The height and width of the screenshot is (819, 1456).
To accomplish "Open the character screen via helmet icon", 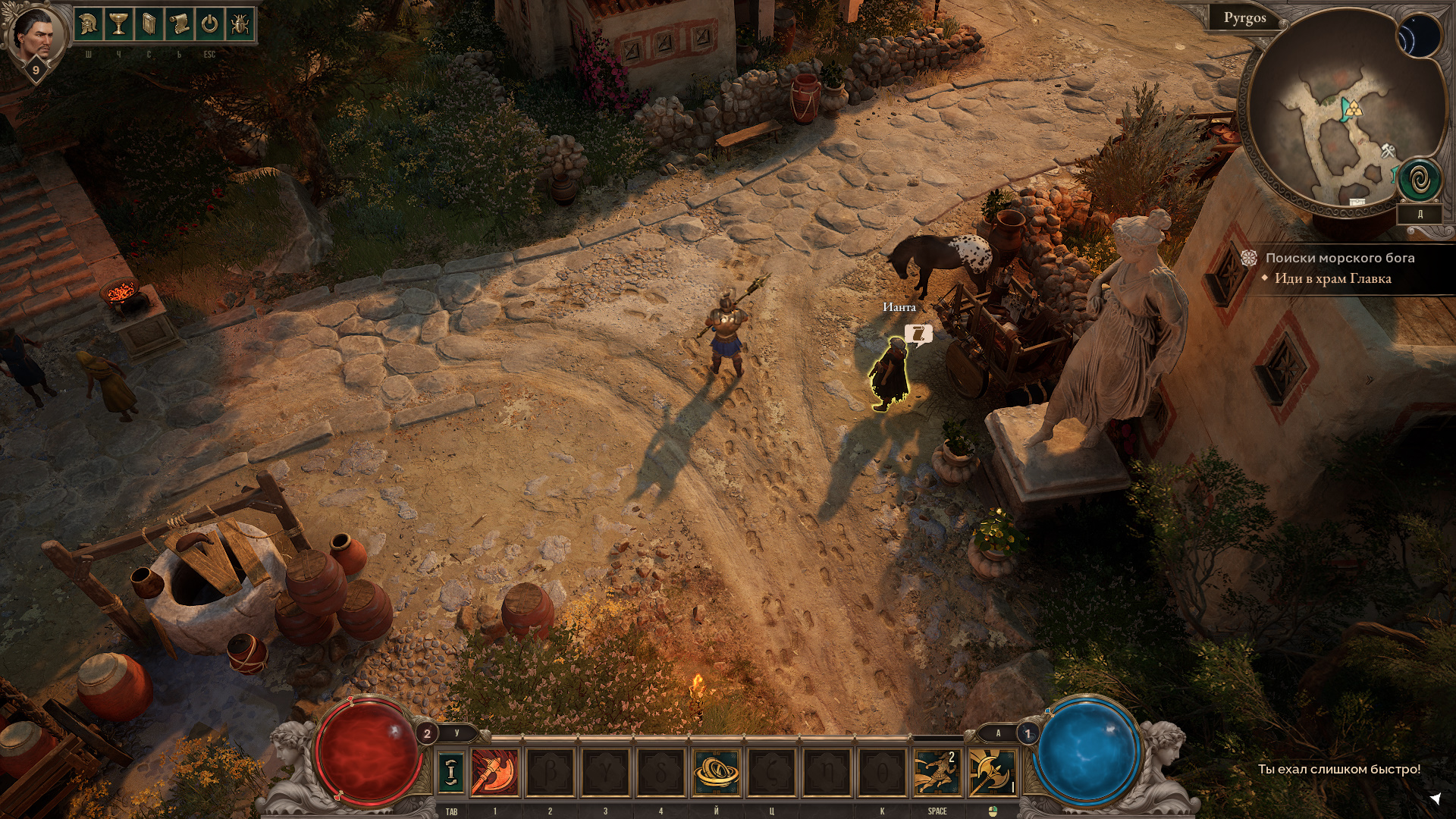I will [89, 25].
